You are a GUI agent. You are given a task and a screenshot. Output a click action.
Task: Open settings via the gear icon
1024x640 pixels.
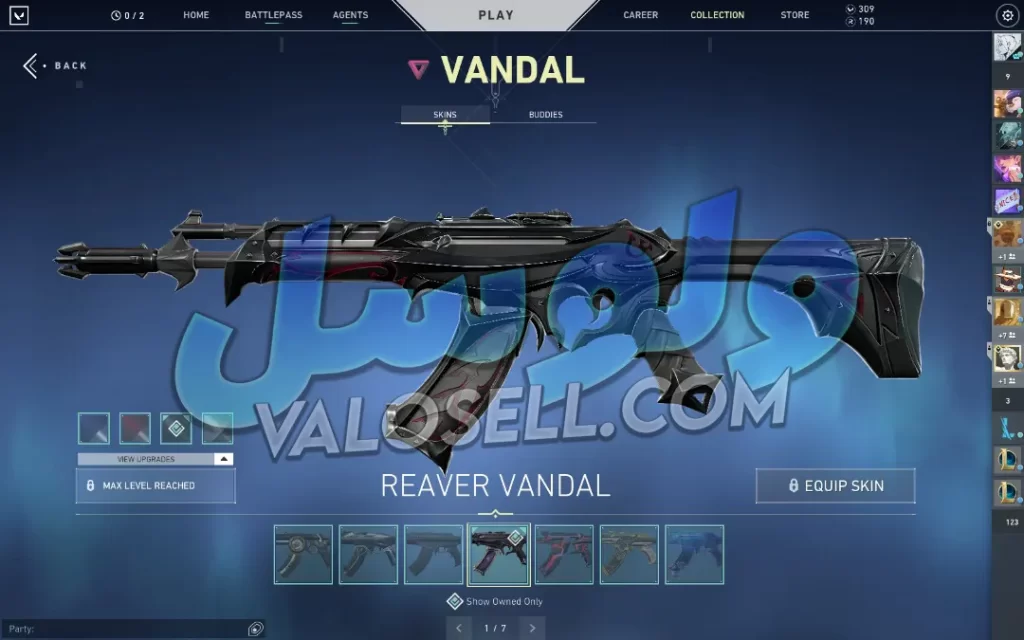(x=1006, y=15)
